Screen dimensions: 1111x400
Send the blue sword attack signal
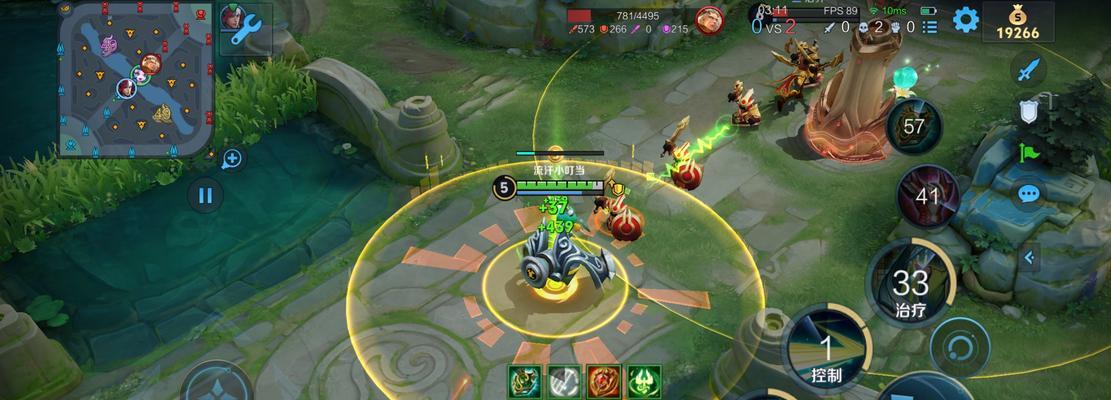pos(1028,70)
